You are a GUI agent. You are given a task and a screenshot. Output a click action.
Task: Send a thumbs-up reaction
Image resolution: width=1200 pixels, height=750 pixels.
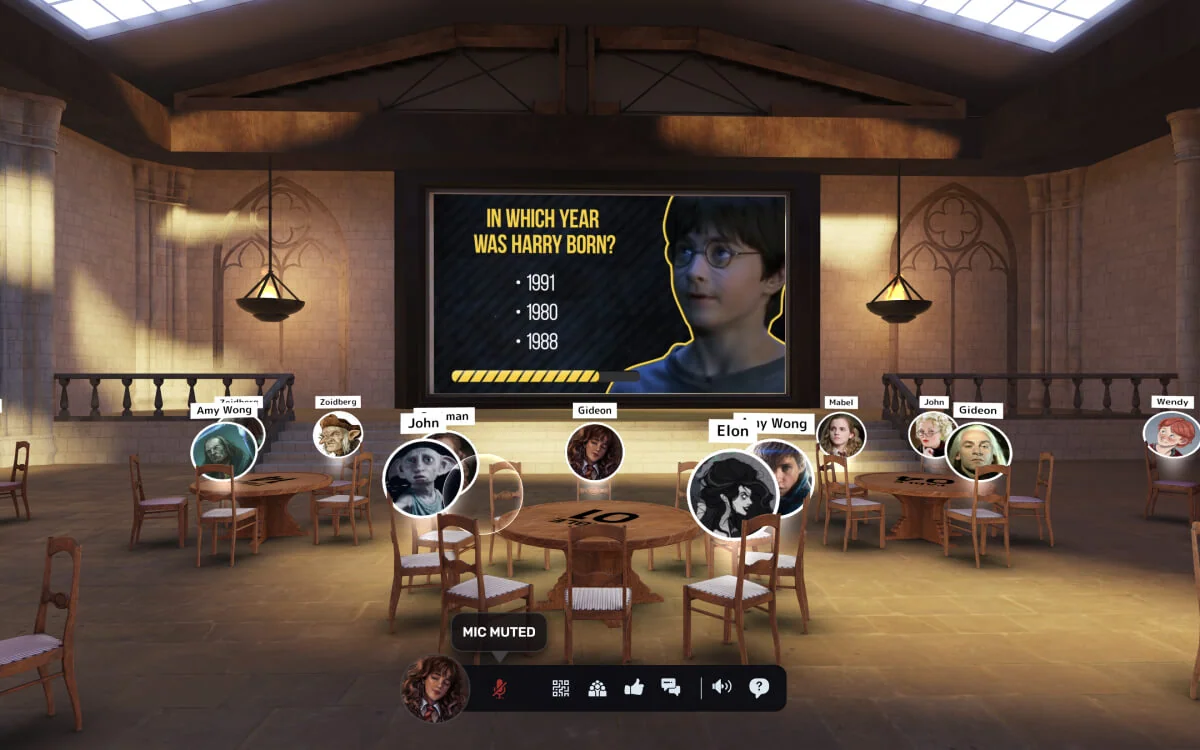633,688
